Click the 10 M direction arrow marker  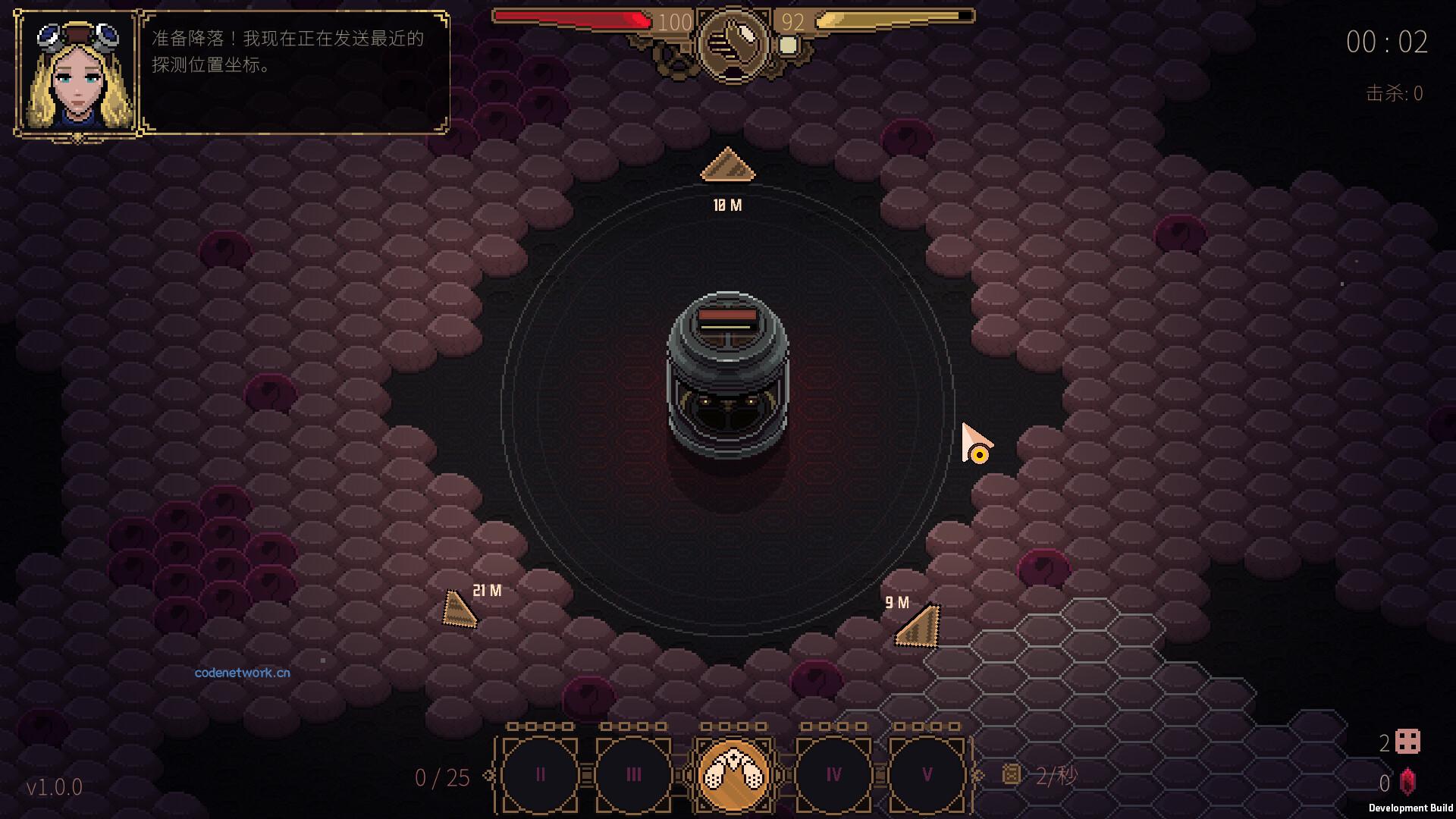(x=726, y=165)
